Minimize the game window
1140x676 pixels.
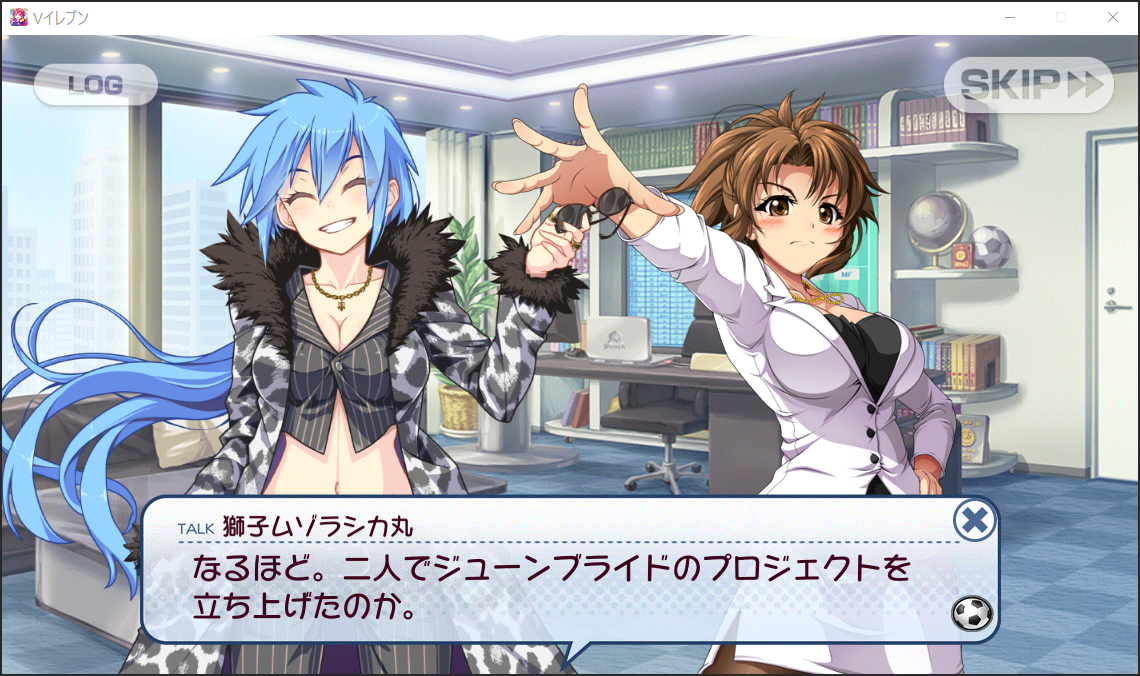click(x=1011, y=17)
